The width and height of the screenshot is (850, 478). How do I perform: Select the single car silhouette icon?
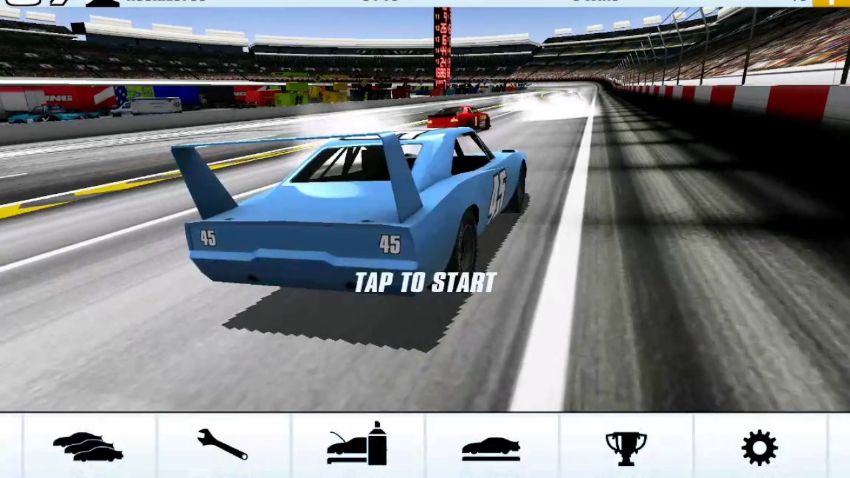point(491,447)
